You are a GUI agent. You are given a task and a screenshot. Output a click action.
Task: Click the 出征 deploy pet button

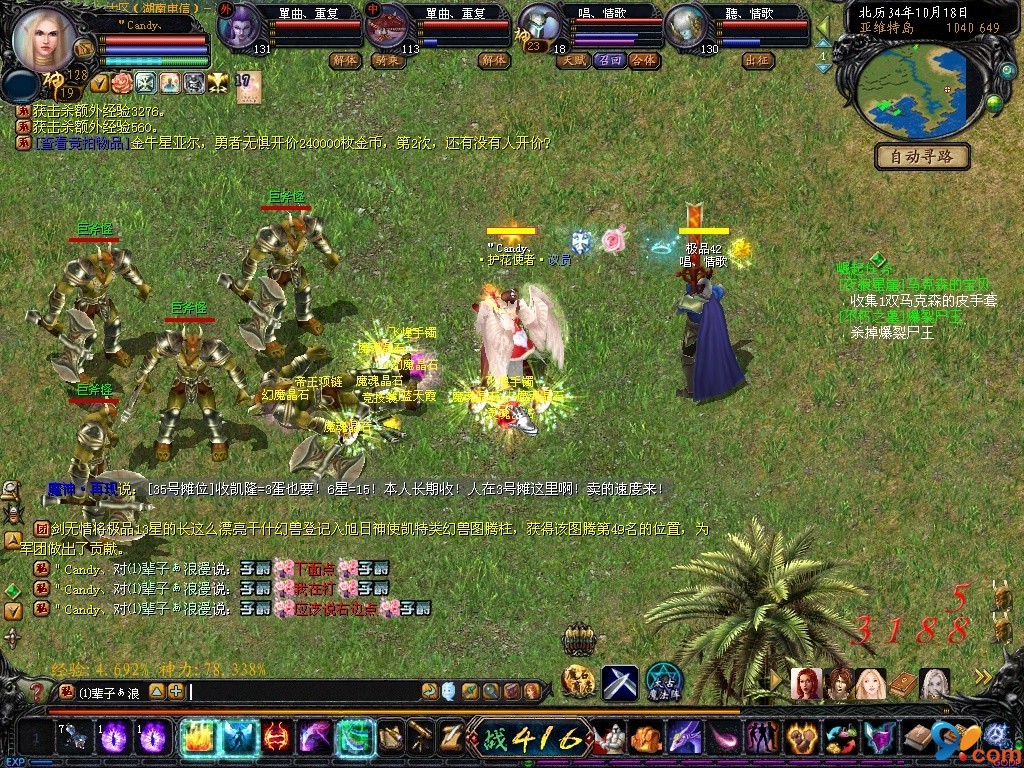point(758,60)
